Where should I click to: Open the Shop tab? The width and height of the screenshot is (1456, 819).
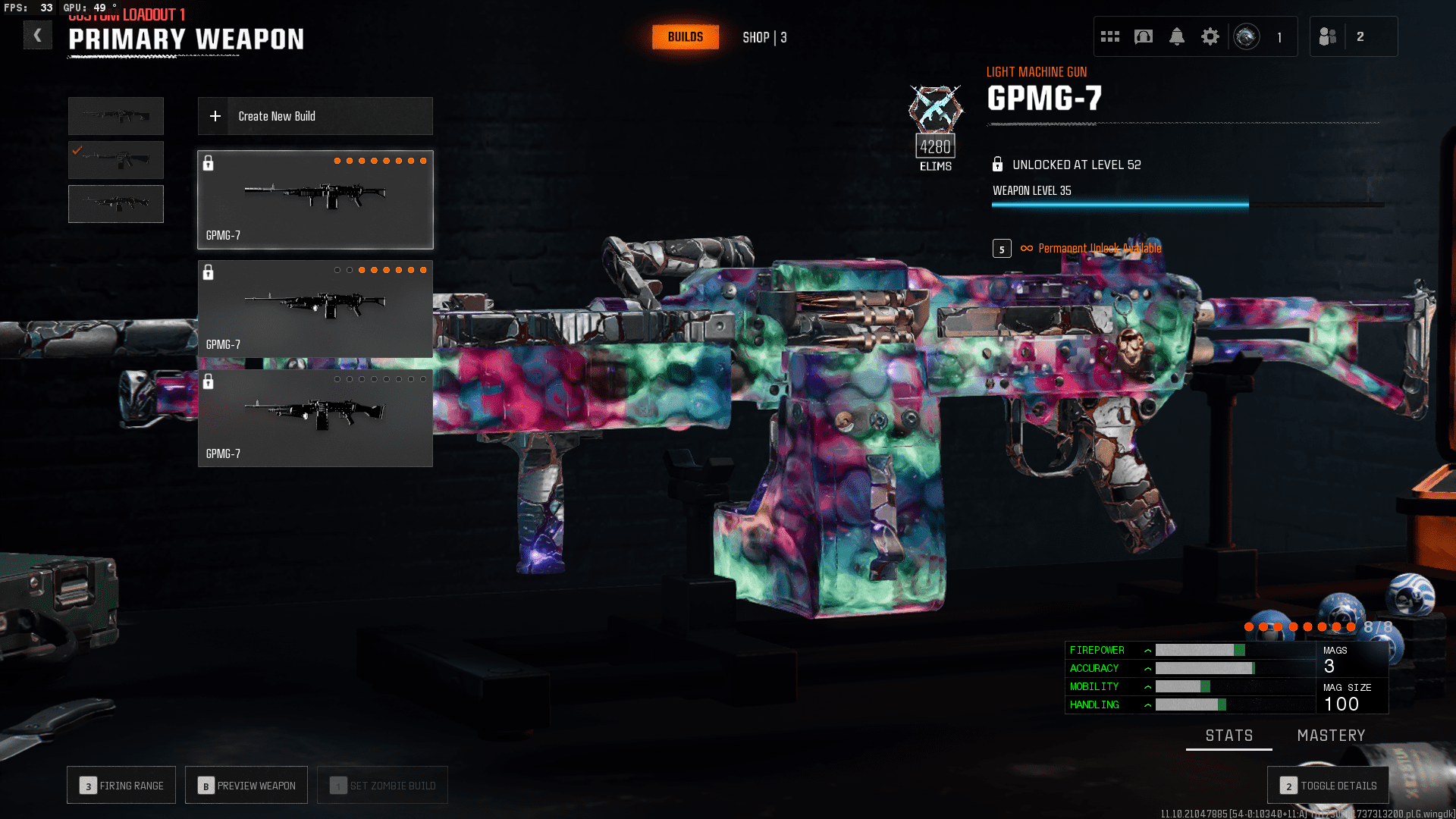764,37
